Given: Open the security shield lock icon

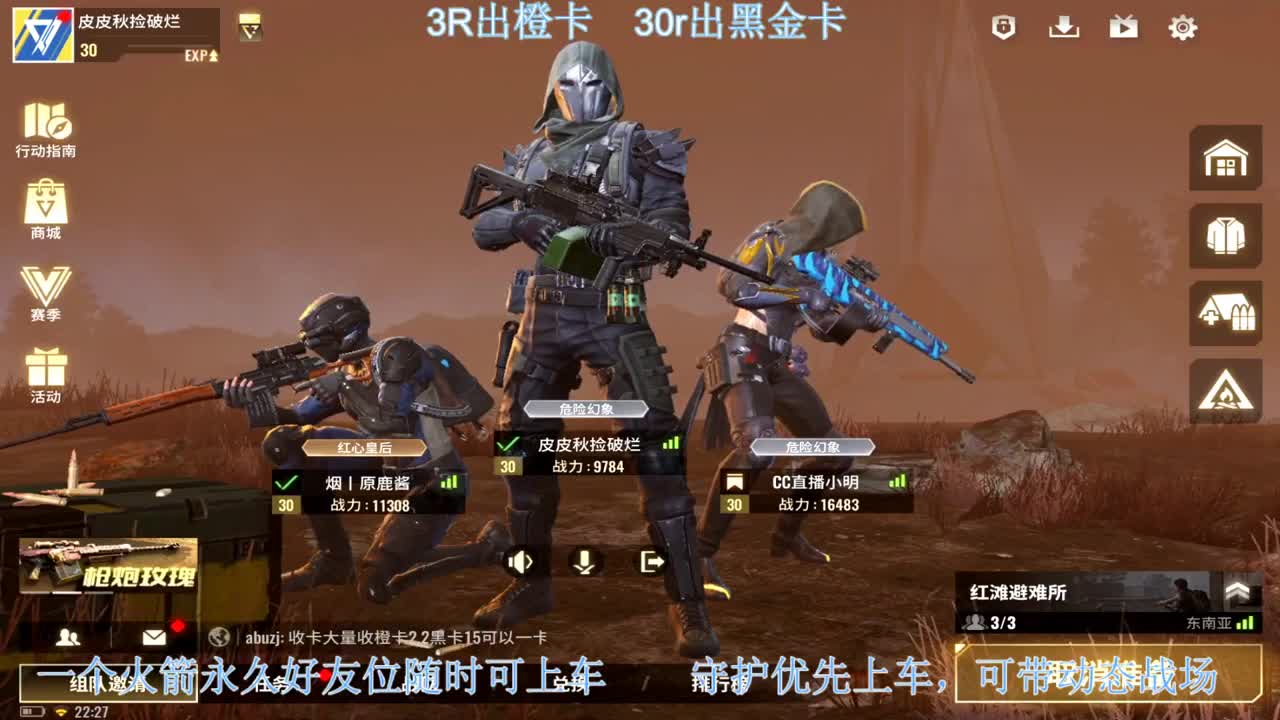Looking at the screenshot, I should [x=1004, y=29].
